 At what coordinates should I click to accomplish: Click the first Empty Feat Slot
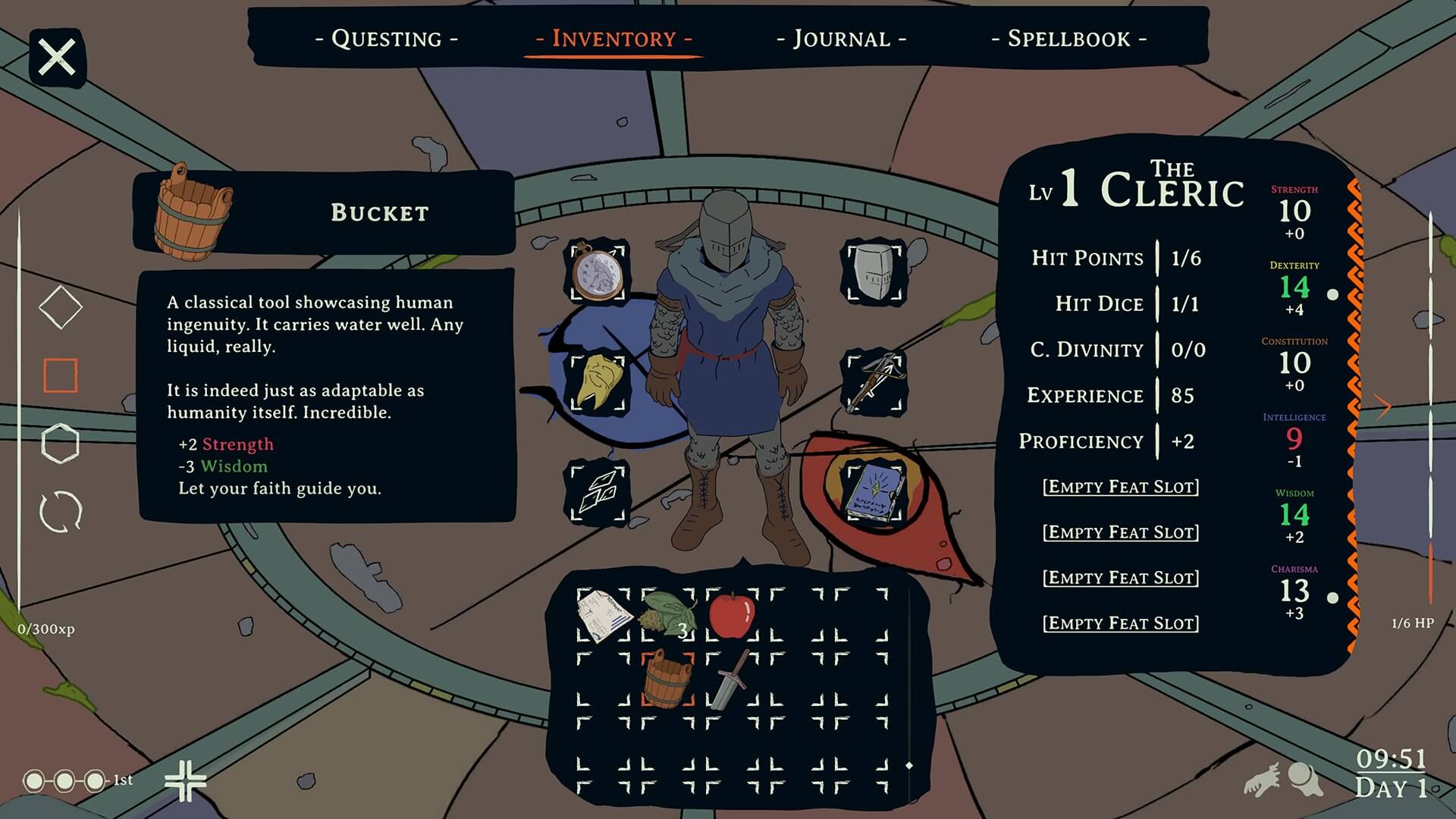[x=1121, y=487]
